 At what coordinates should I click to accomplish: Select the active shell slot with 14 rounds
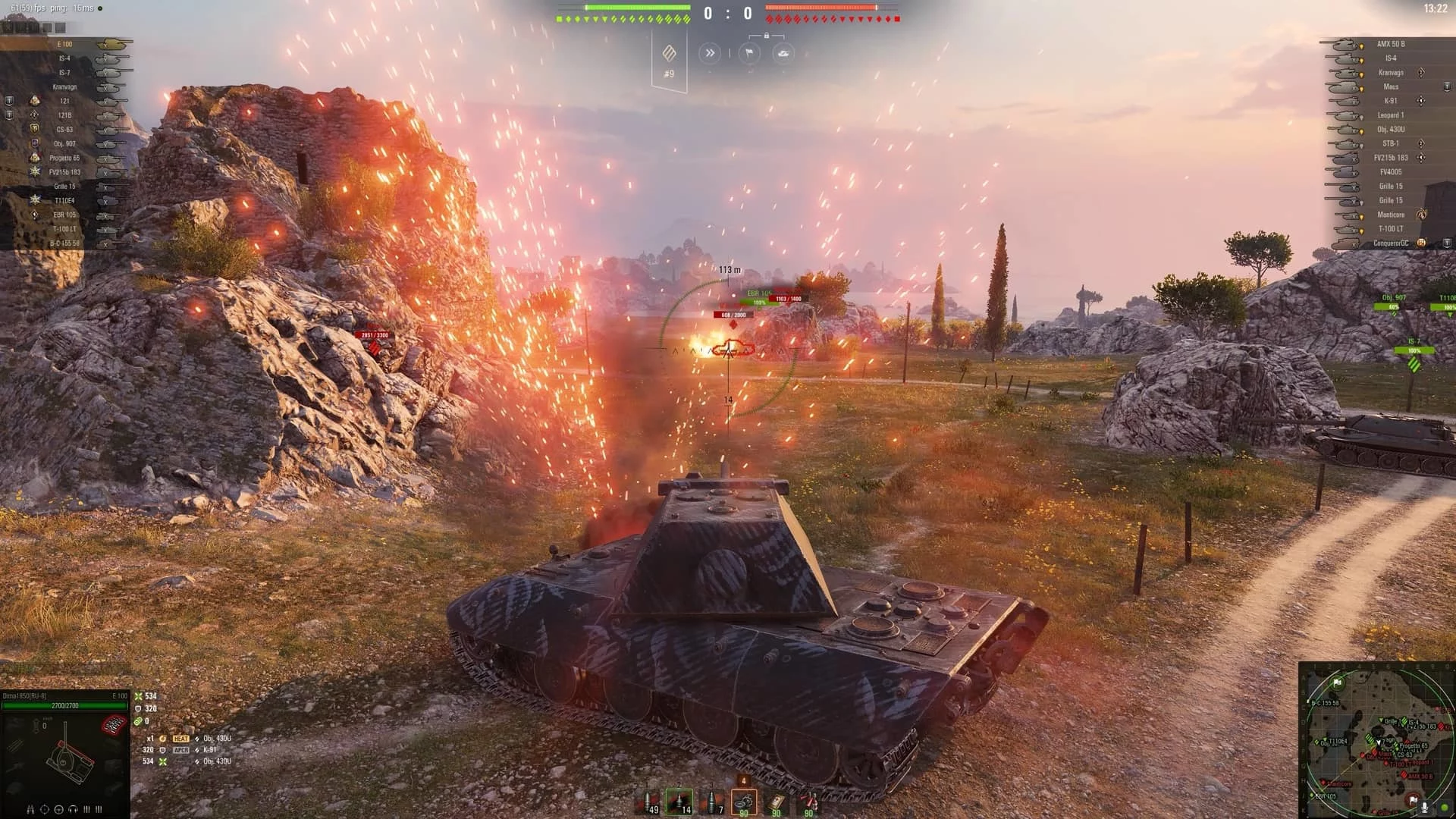coord(679,802)
